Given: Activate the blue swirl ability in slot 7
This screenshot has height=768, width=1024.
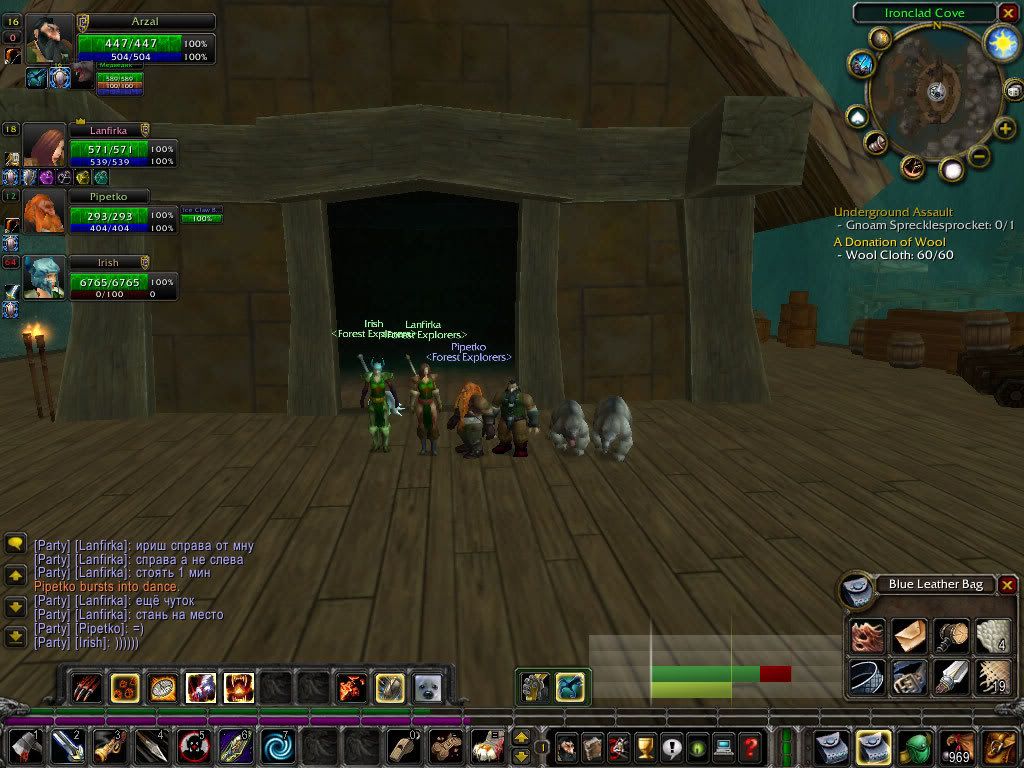Looking at the screenshot, I should (277, 747).
